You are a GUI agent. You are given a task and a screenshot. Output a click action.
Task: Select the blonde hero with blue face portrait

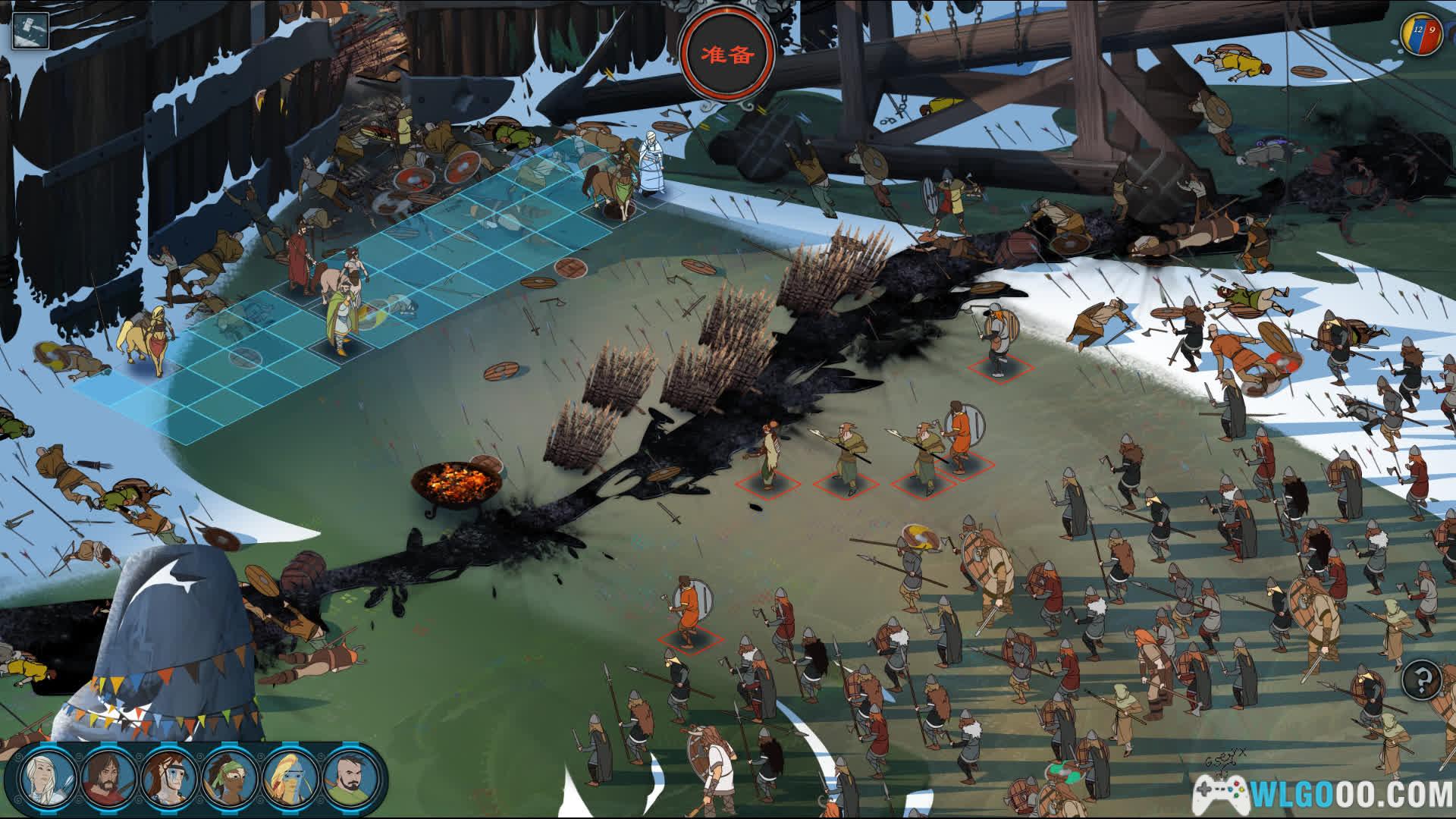[x=290, y=778]
